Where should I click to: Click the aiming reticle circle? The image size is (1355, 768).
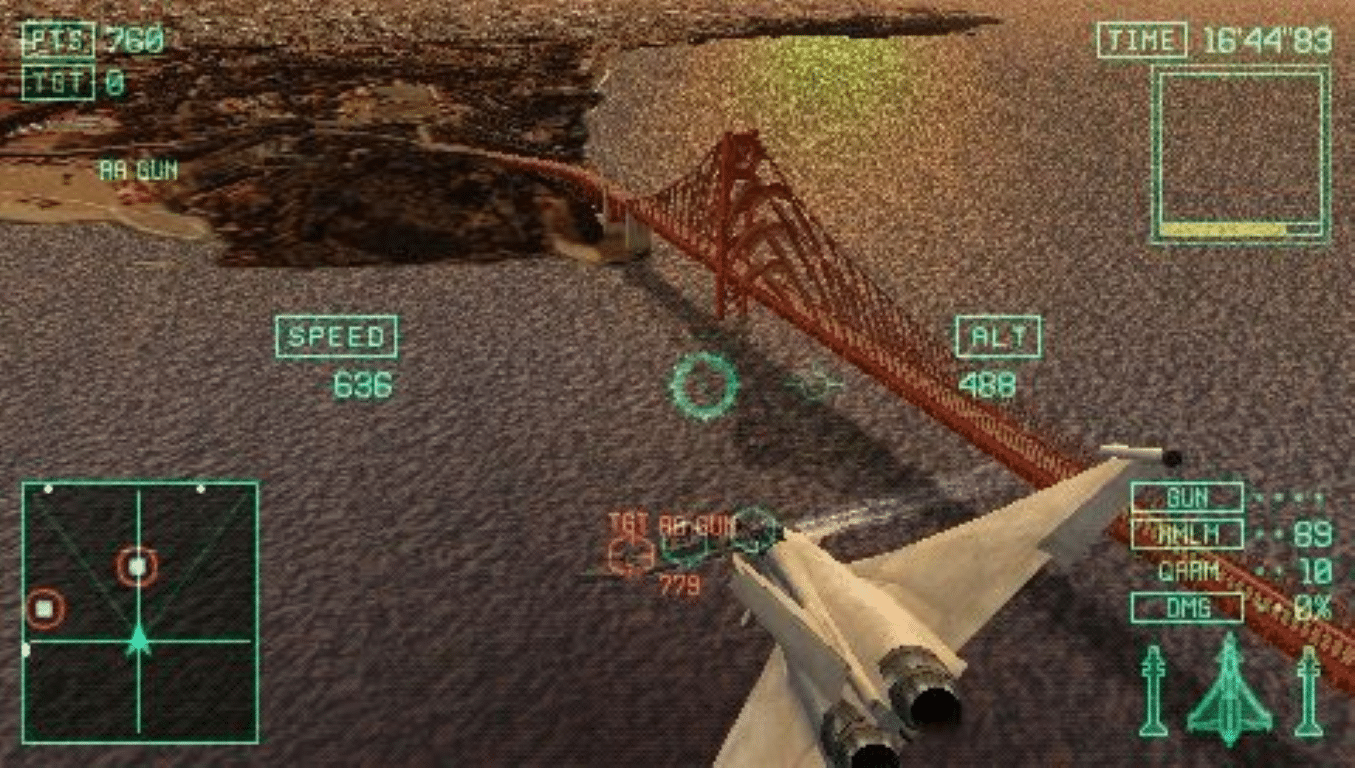pos(704,384)
